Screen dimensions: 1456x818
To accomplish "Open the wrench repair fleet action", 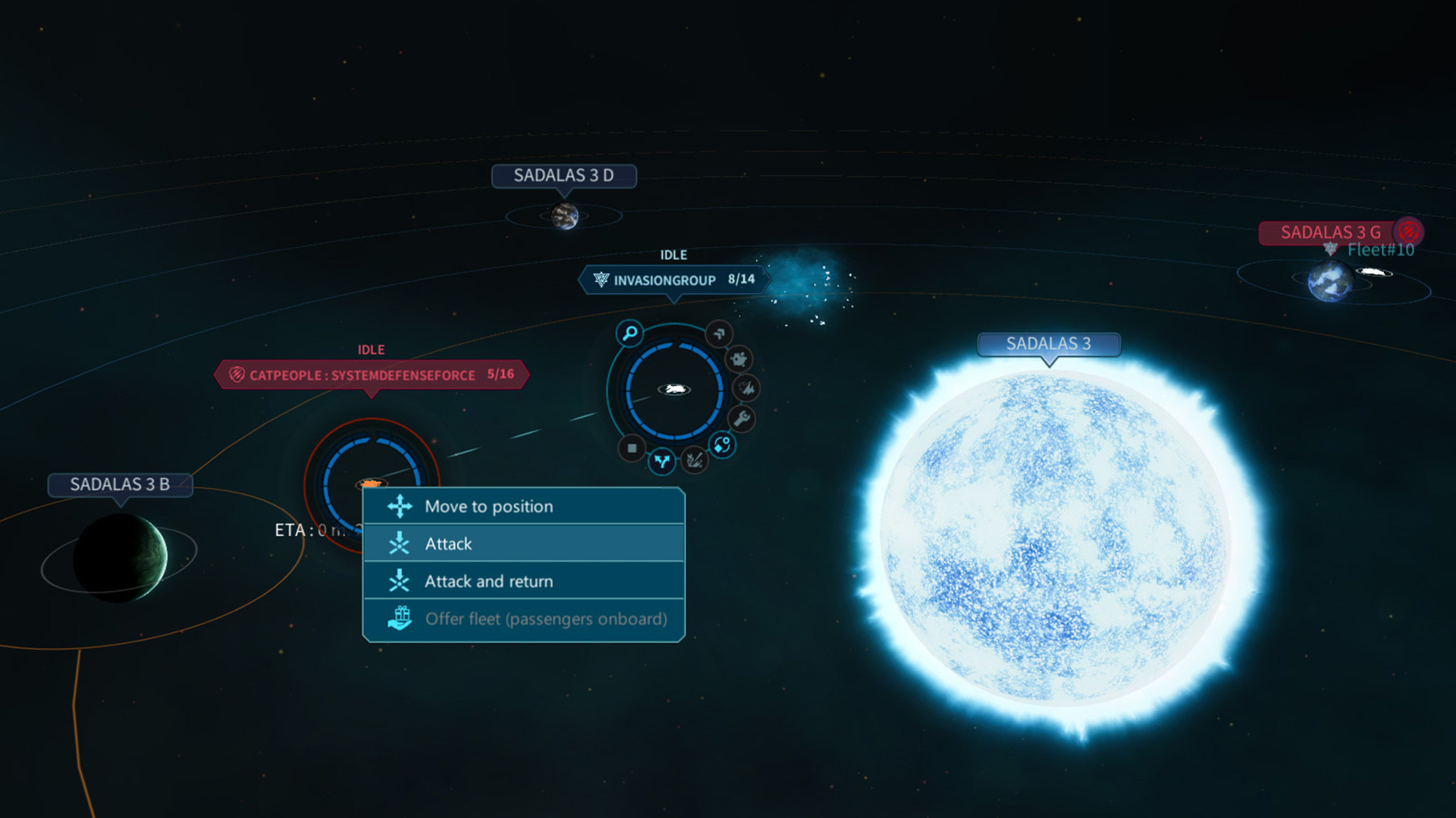I will click(741, 418).
